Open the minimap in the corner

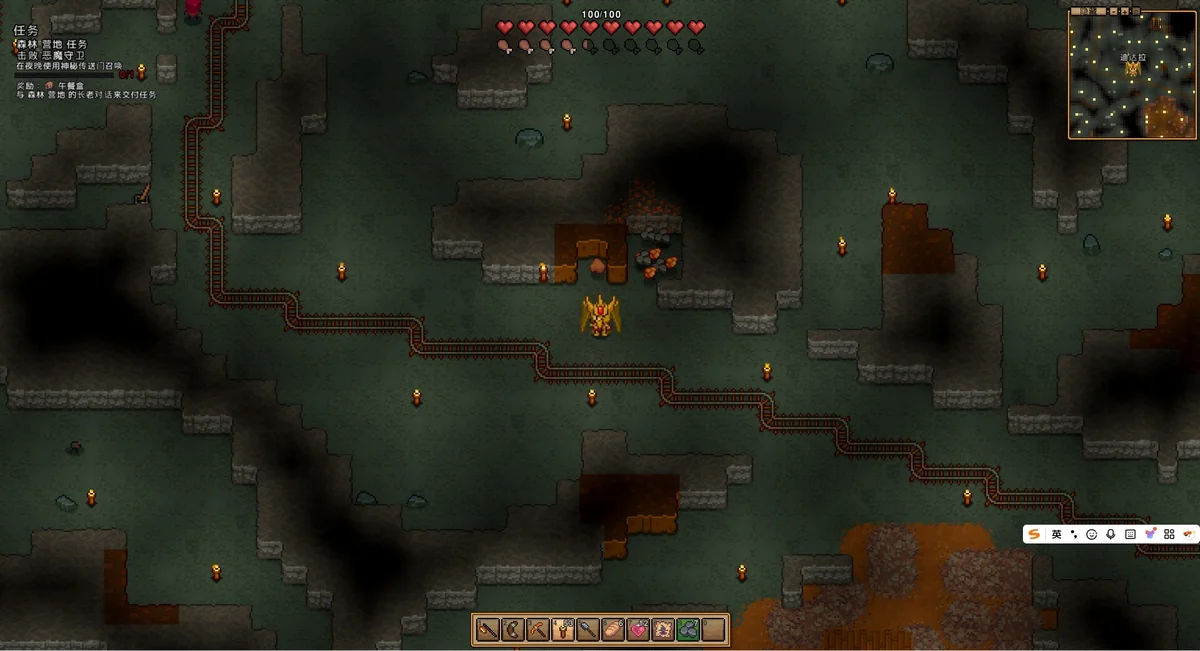coord(1132,74)
